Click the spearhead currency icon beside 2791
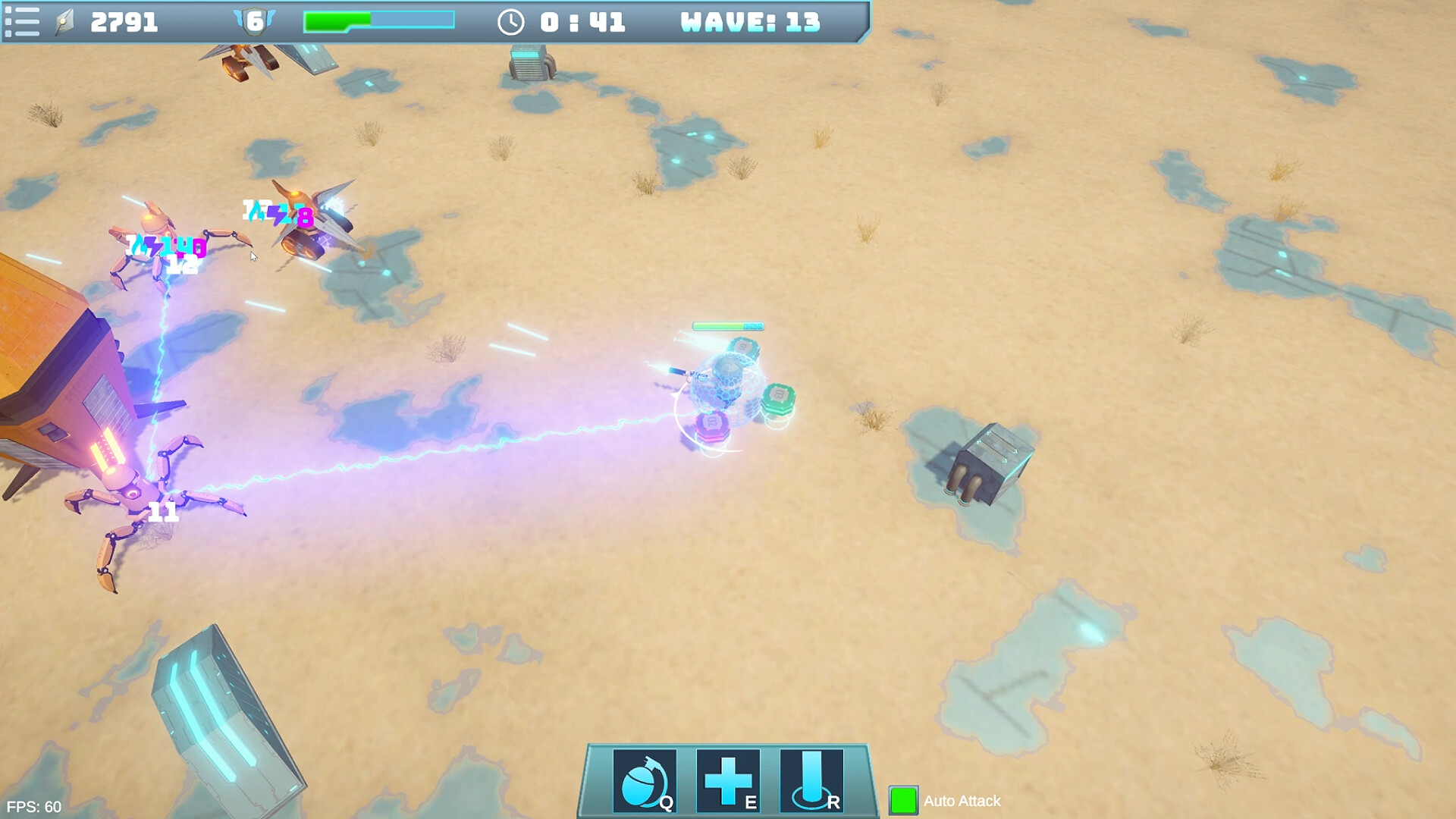 [64, 20]
